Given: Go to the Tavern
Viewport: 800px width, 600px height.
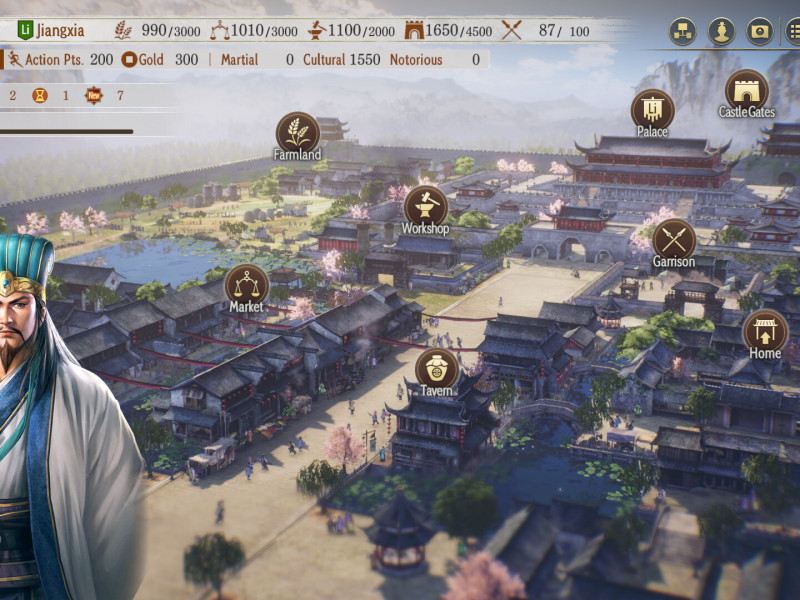Looking at the screenshot, I should click(x=436, y=369).
